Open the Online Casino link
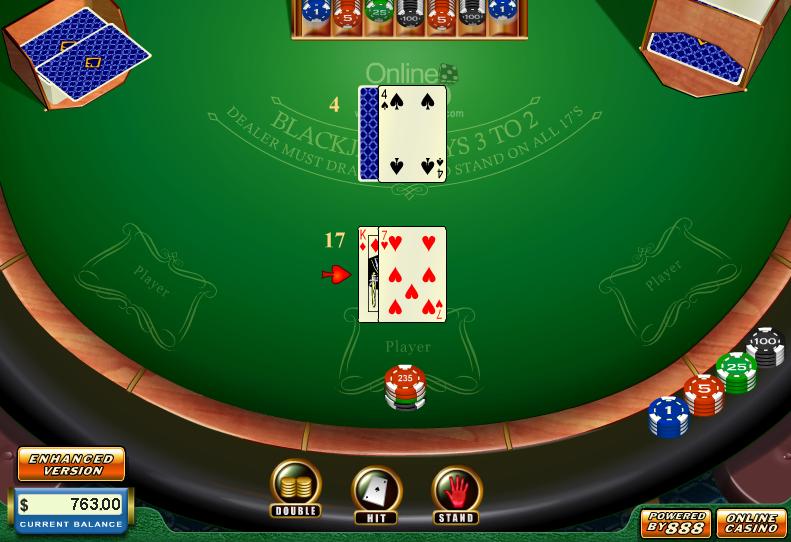 pos(751,522)
